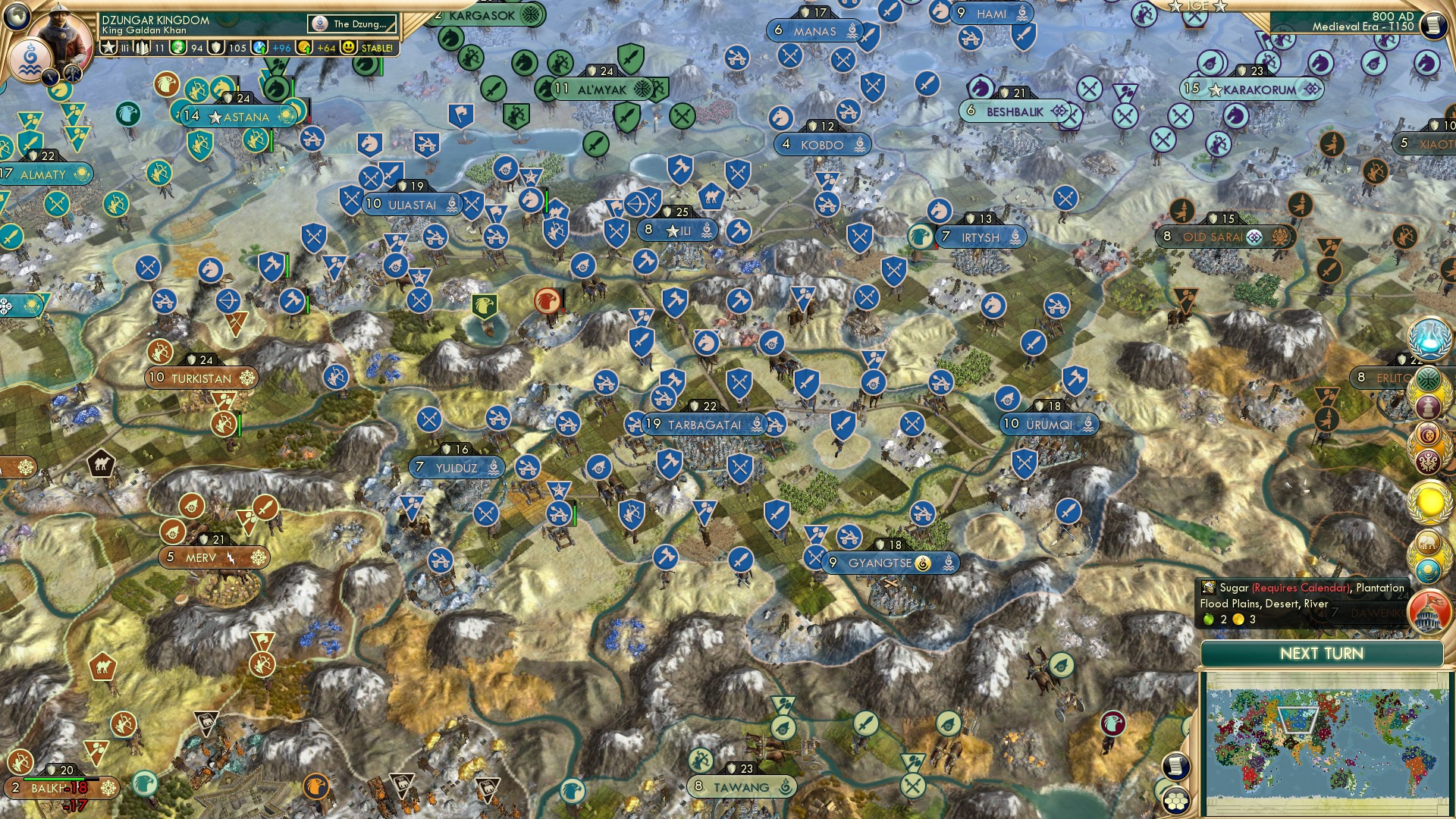Click the Astana city banner

click(239, 117)
